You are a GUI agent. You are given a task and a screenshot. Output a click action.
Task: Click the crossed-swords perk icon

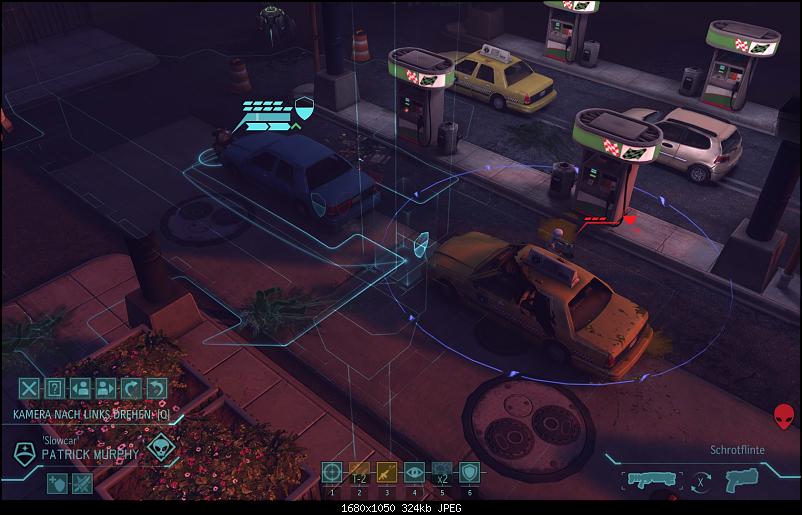coord(82,484)
